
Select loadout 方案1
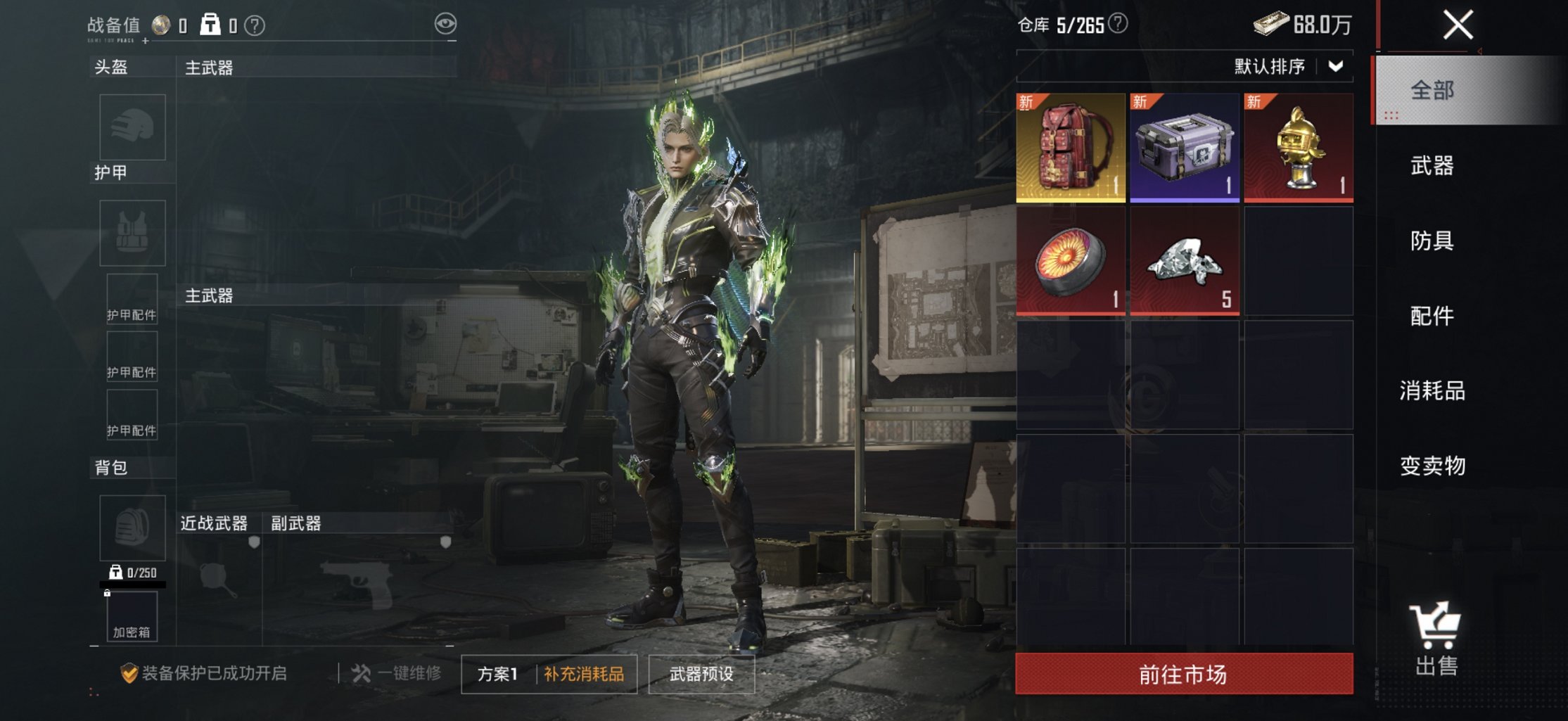pyautogui.click(x=497, y=674)
